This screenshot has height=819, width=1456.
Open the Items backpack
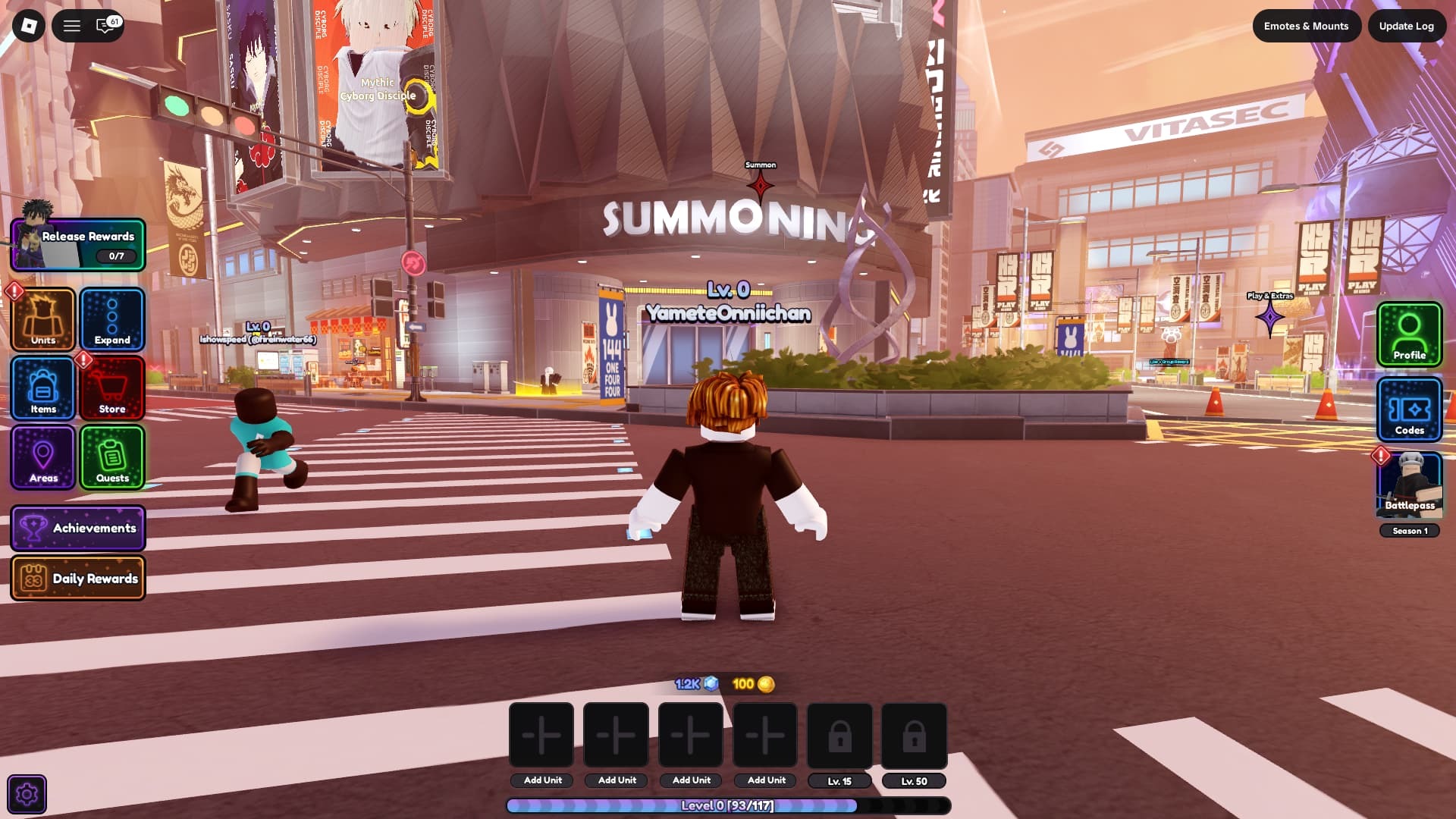pos(43,388)
